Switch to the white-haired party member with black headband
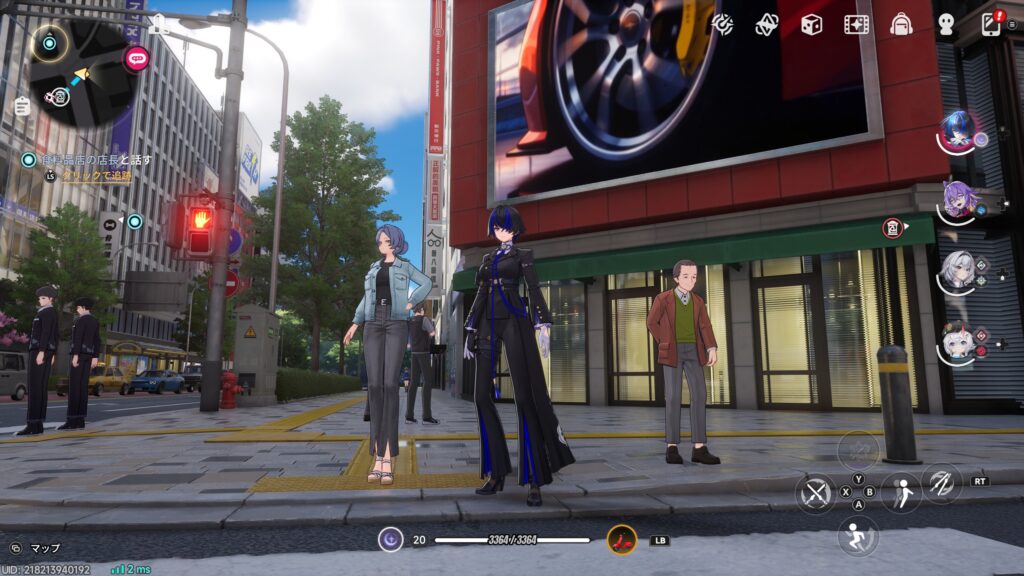Image resolution: width=1024 pixels, height=576 pixels. 956,270
